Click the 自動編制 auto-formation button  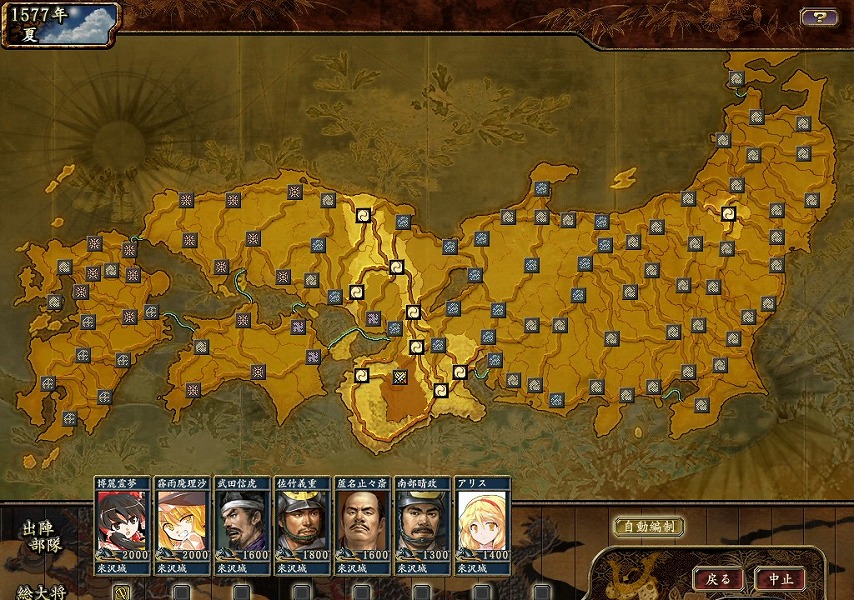[648, 526]
